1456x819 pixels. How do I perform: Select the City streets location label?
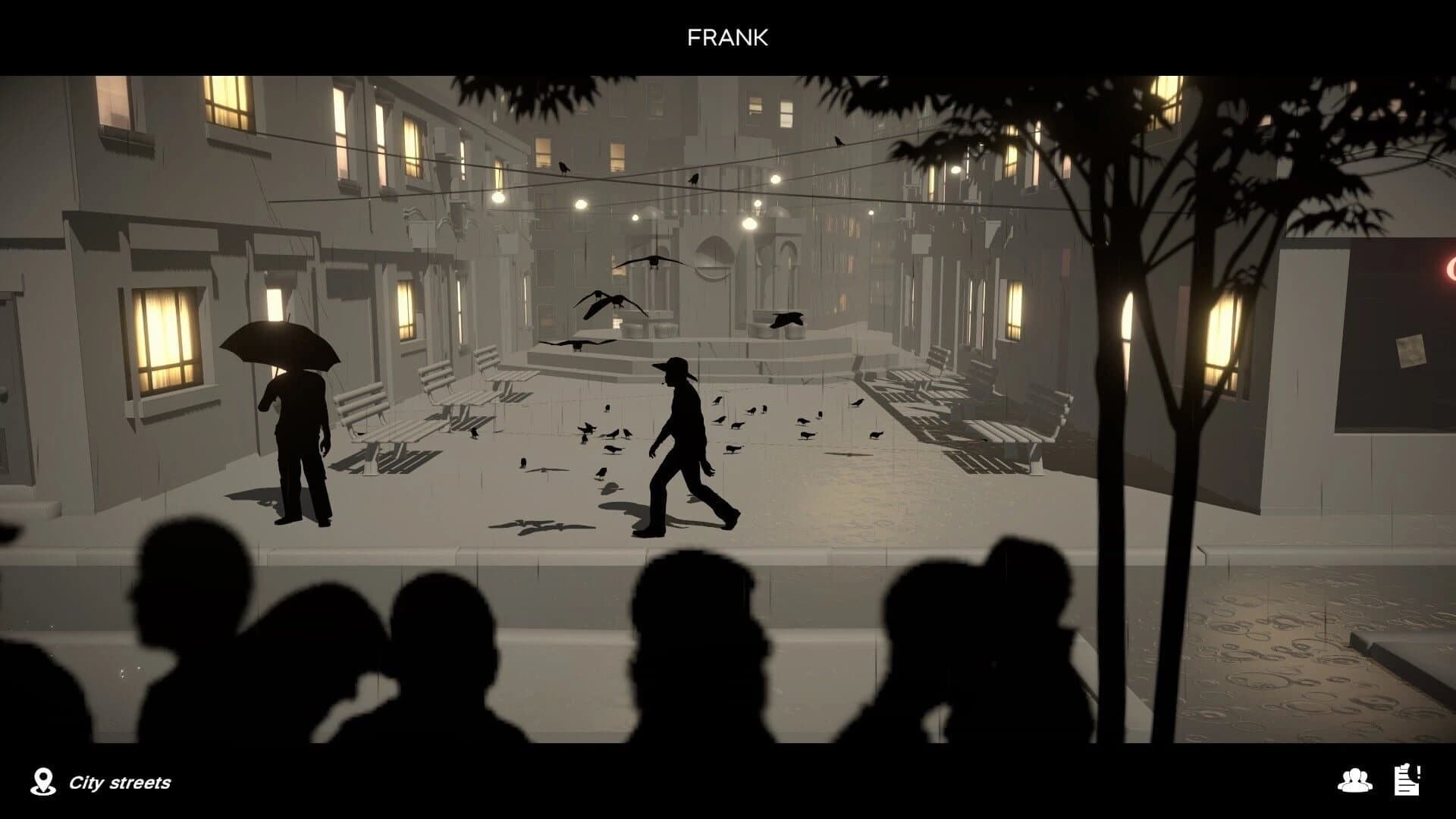click(121, 783)
